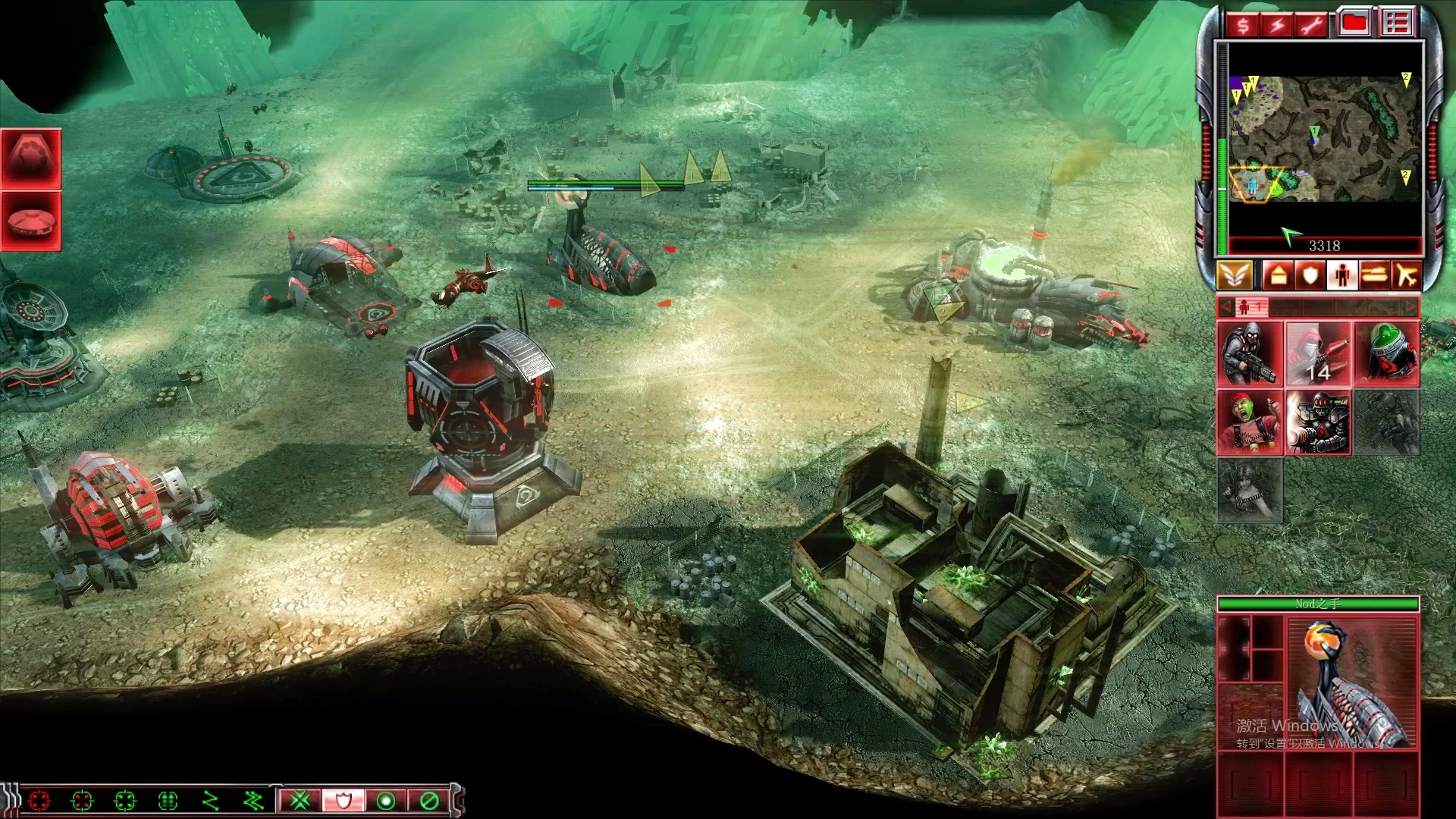Choose the green X aggressive stance

tap(301, 800)
